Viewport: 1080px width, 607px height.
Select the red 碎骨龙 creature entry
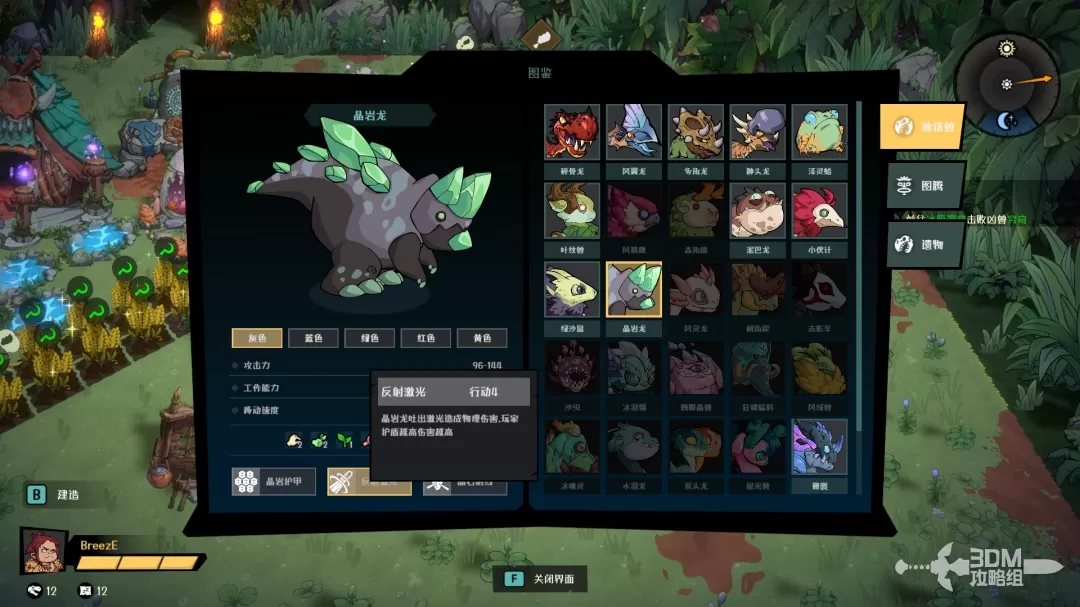(572, 132)
